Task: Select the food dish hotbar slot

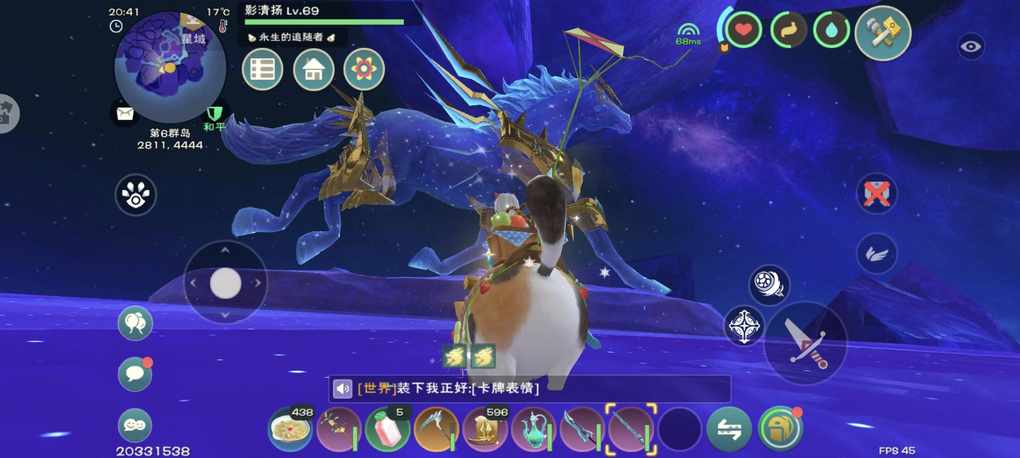Action: coord(290,430)
